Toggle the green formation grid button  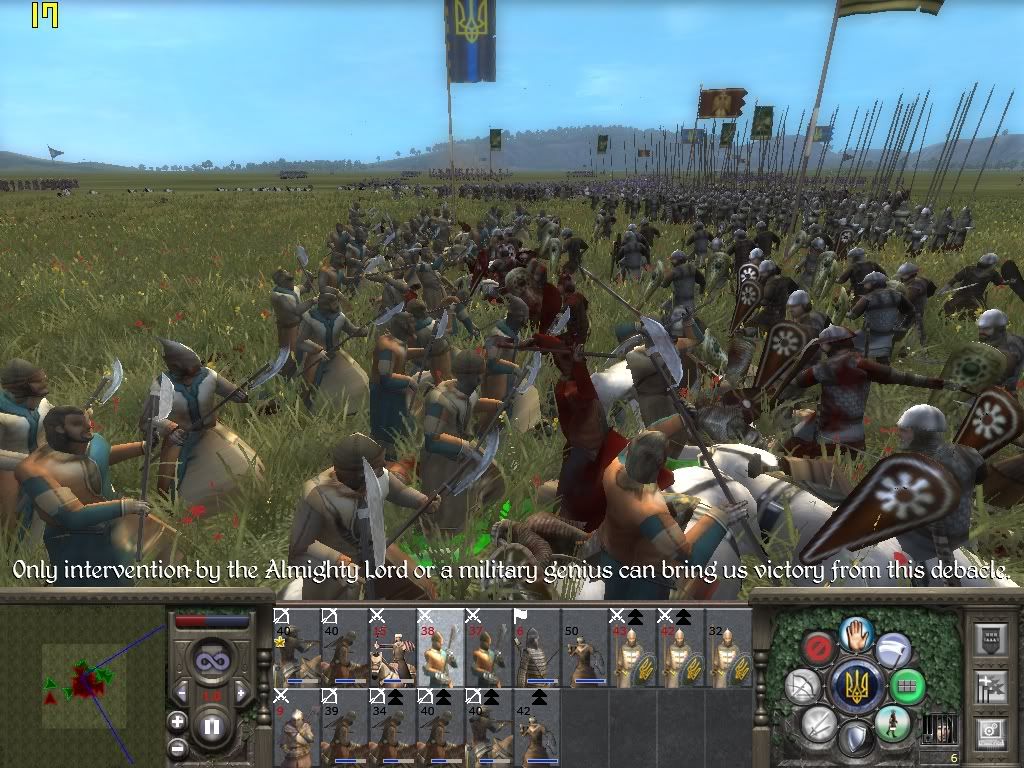tap(907, 687)
